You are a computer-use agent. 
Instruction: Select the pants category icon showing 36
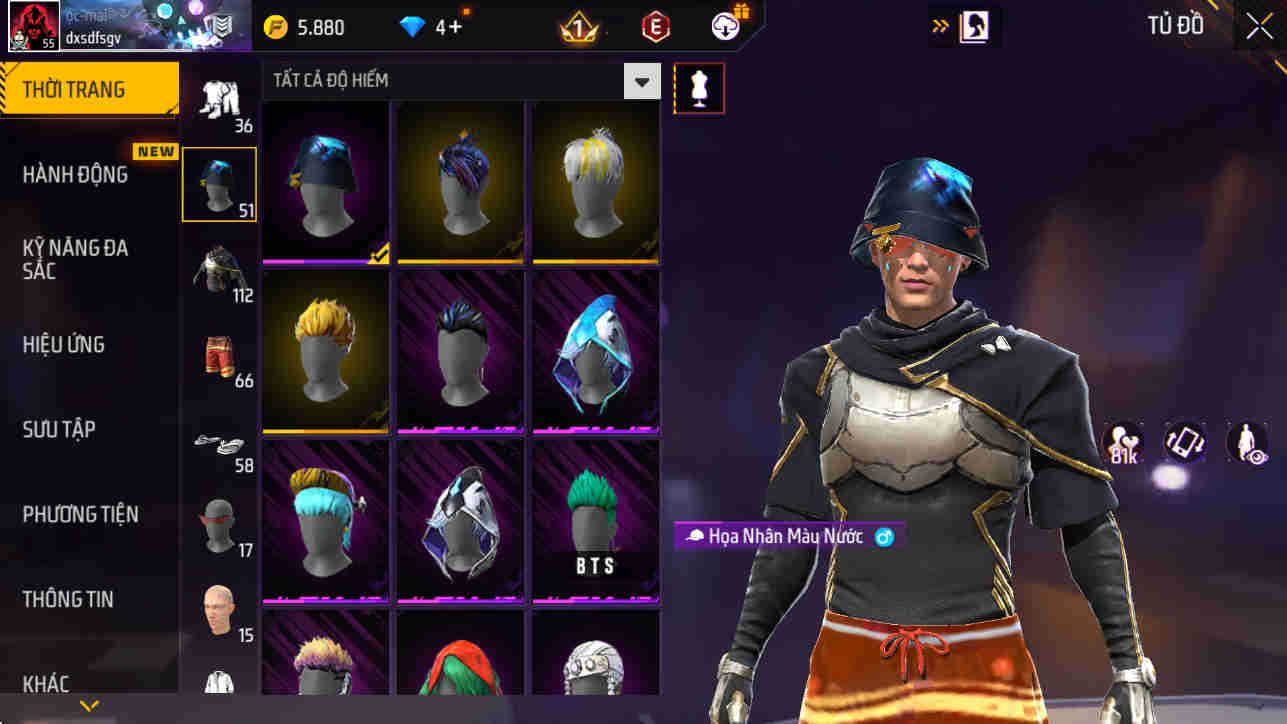tap(219, 95)
